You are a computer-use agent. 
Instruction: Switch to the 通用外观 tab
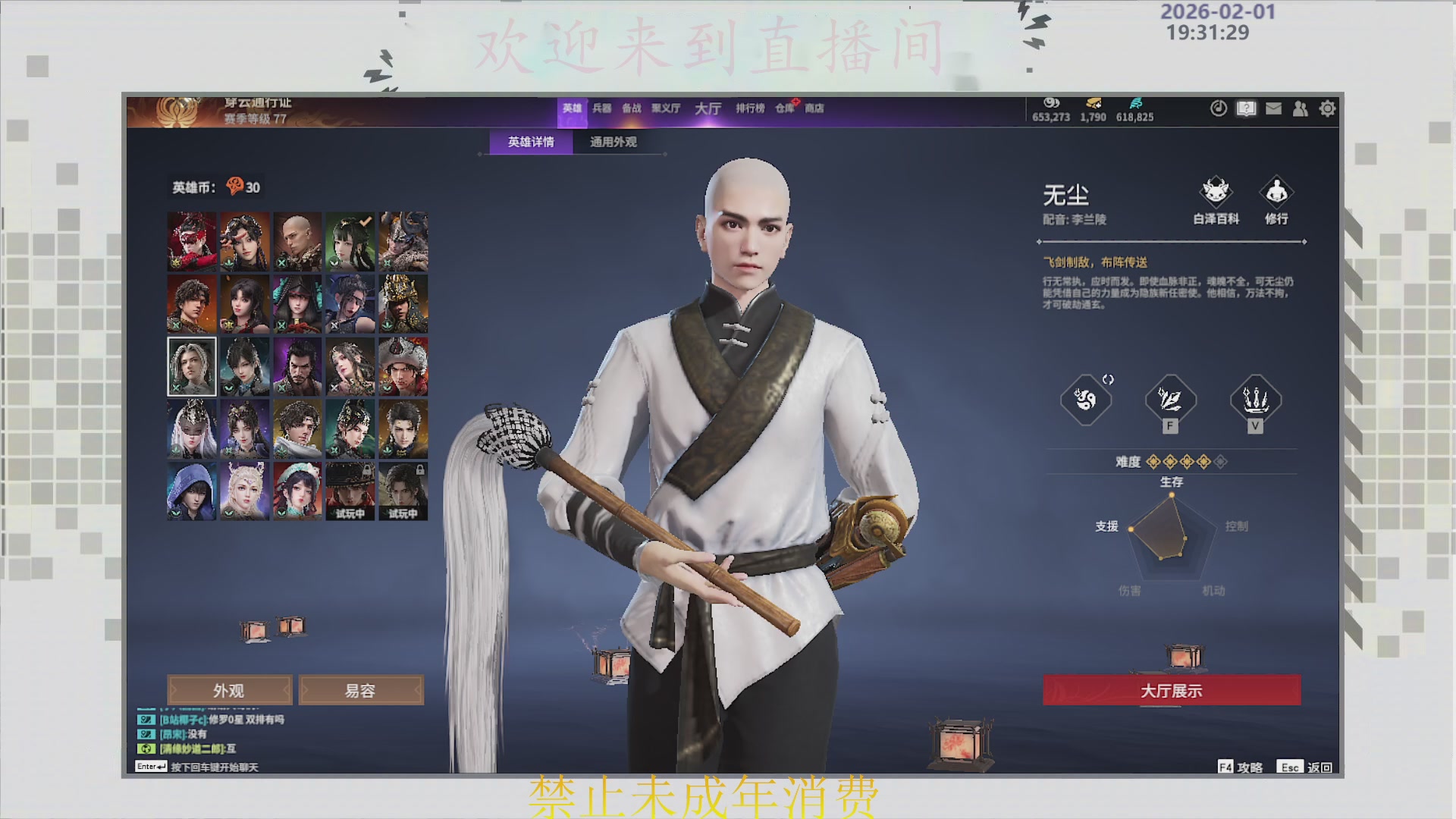612,141
